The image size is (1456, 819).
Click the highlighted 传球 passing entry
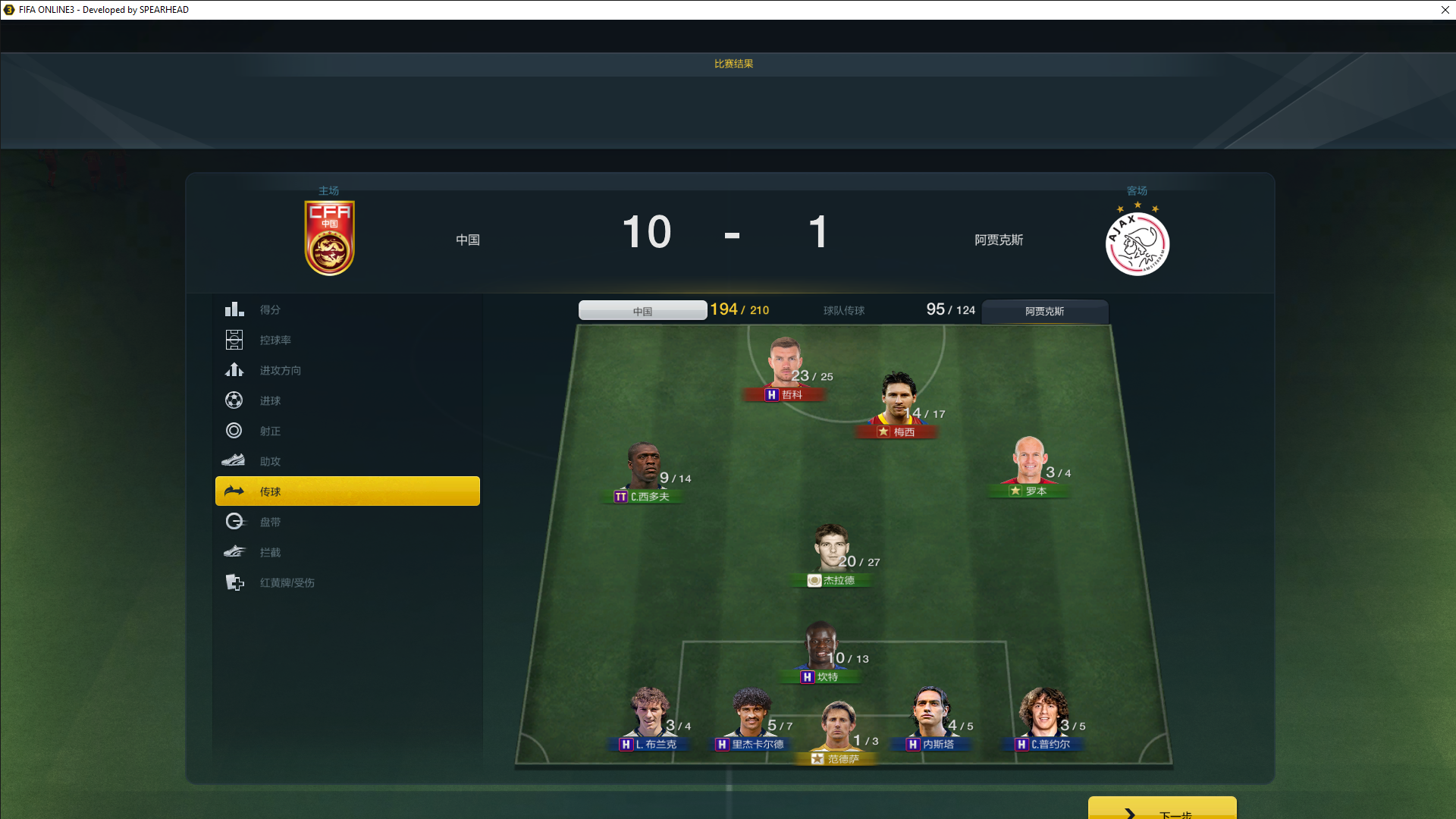(x=347, y=491)
